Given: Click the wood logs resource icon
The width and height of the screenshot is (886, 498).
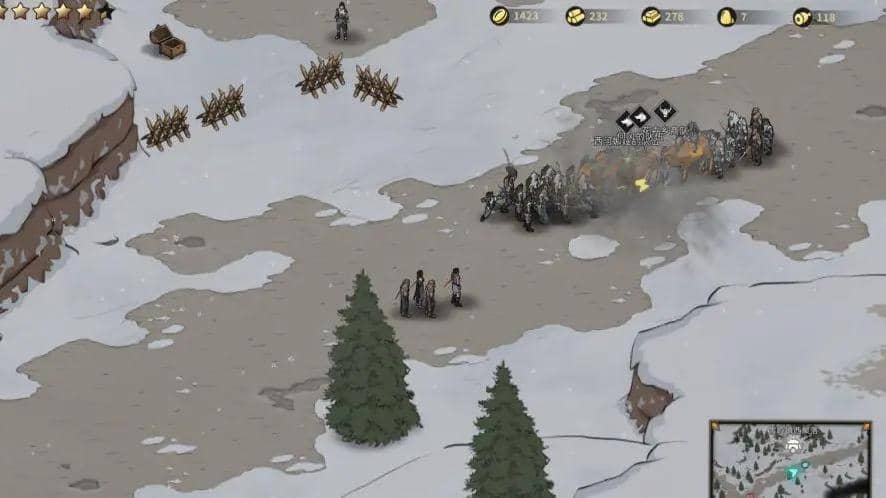Looking at the screenshot, I should (x=575, y=16).
